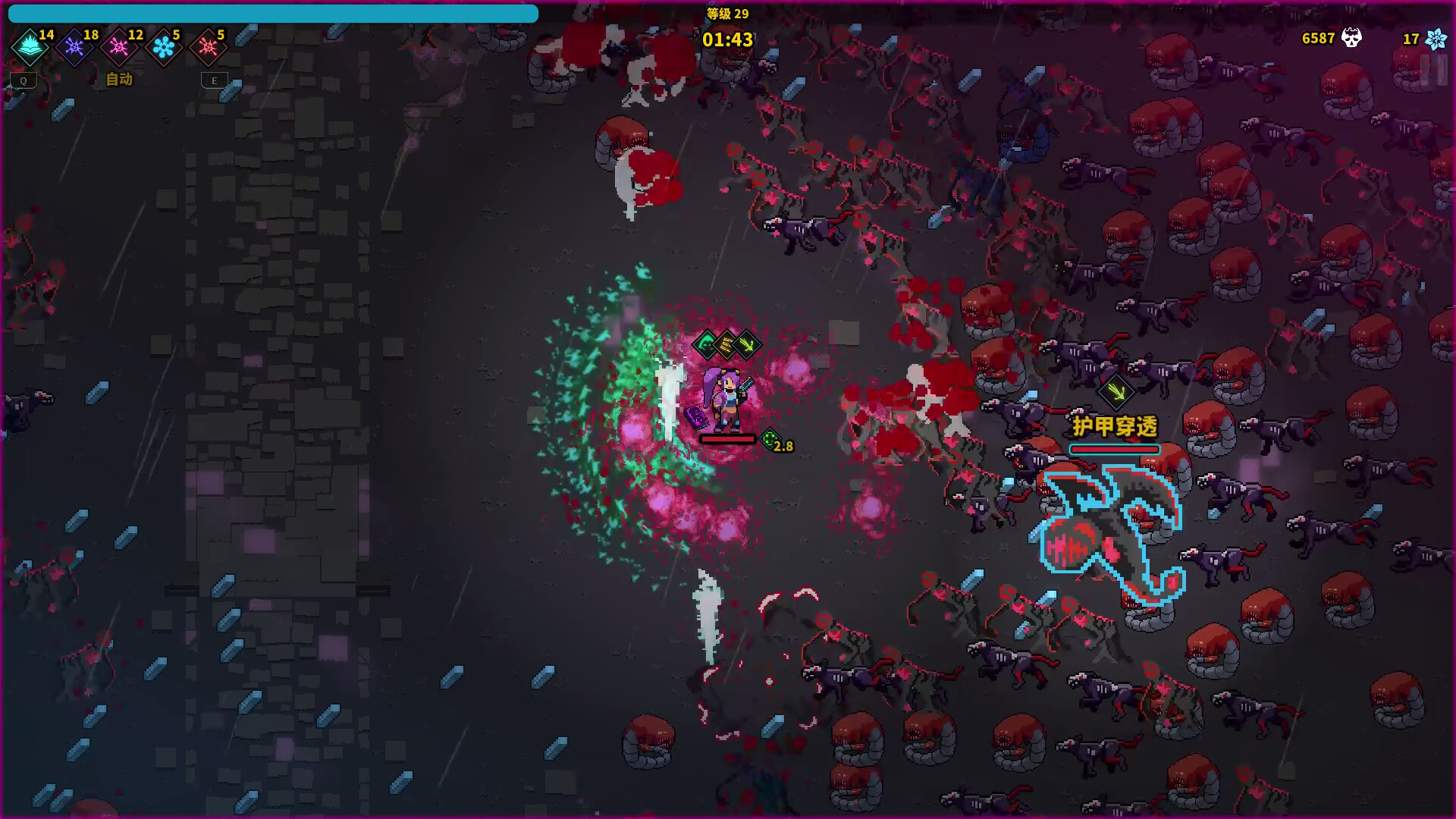Pause the game with the pause button
This screenshot has width=1456, height=819.
tap(1434, 71)
